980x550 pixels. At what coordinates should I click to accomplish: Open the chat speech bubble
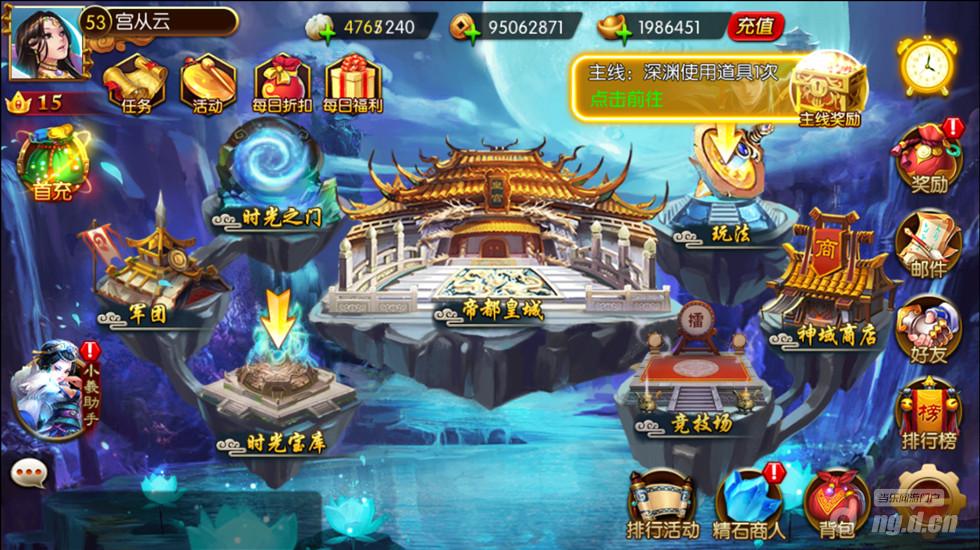pos(30,472)
